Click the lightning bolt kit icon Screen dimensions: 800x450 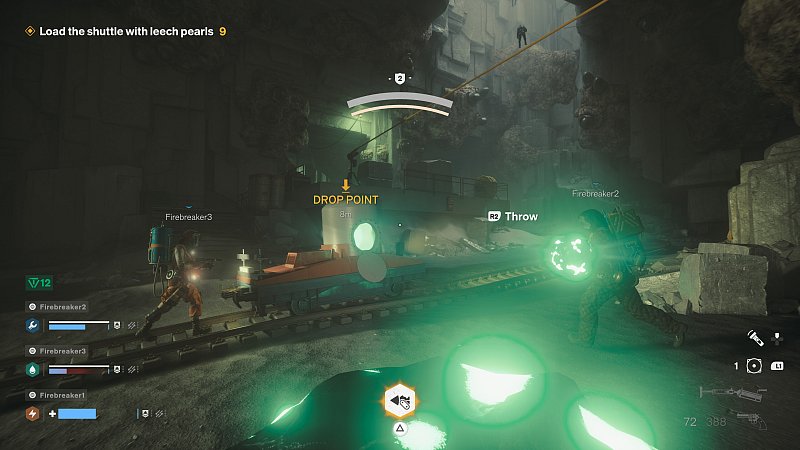34,413
